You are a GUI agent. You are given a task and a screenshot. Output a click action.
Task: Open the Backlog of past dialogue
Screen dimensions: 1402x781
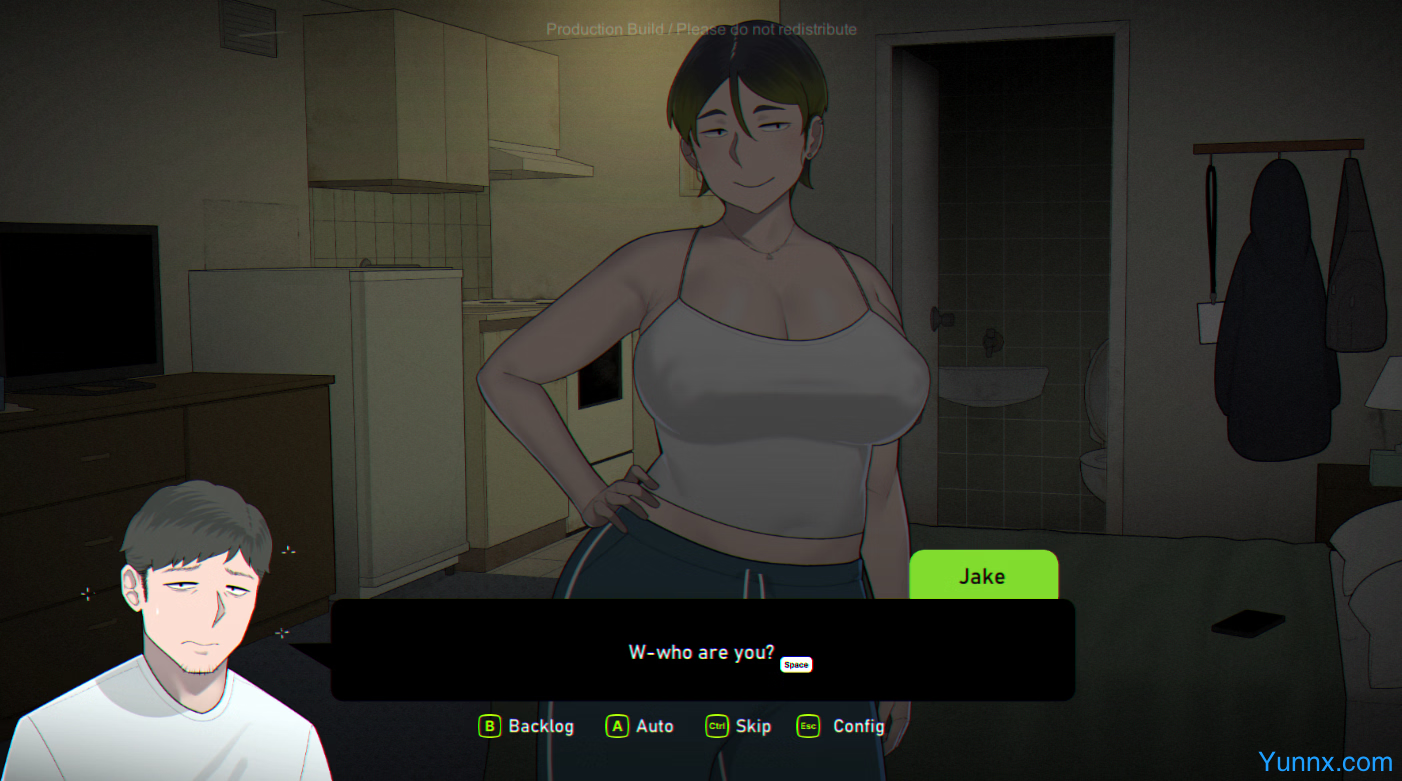coord(527,726)
